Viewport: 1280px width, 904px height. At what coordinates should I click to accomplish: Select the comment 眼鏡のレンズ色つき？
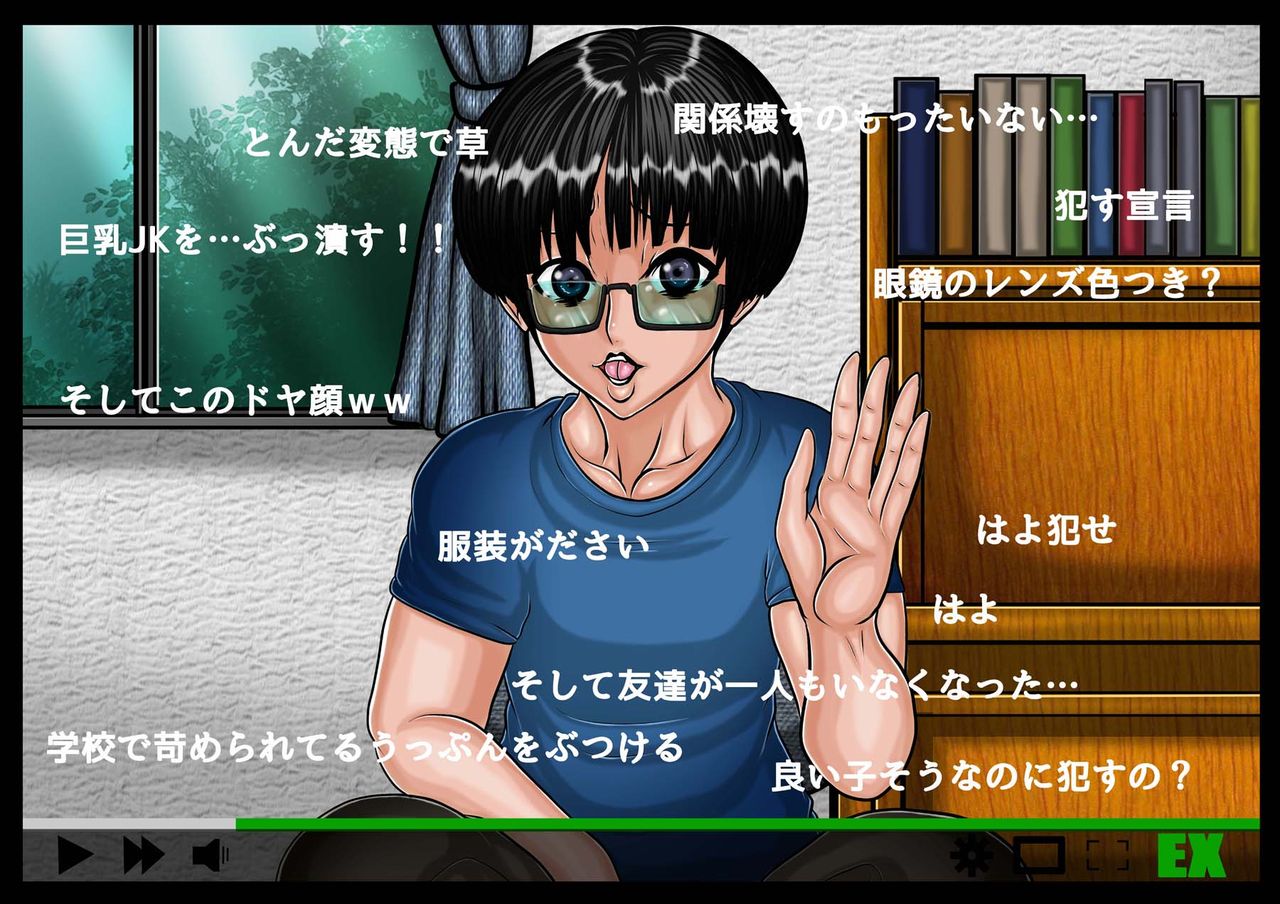(x=1046, y=281)
